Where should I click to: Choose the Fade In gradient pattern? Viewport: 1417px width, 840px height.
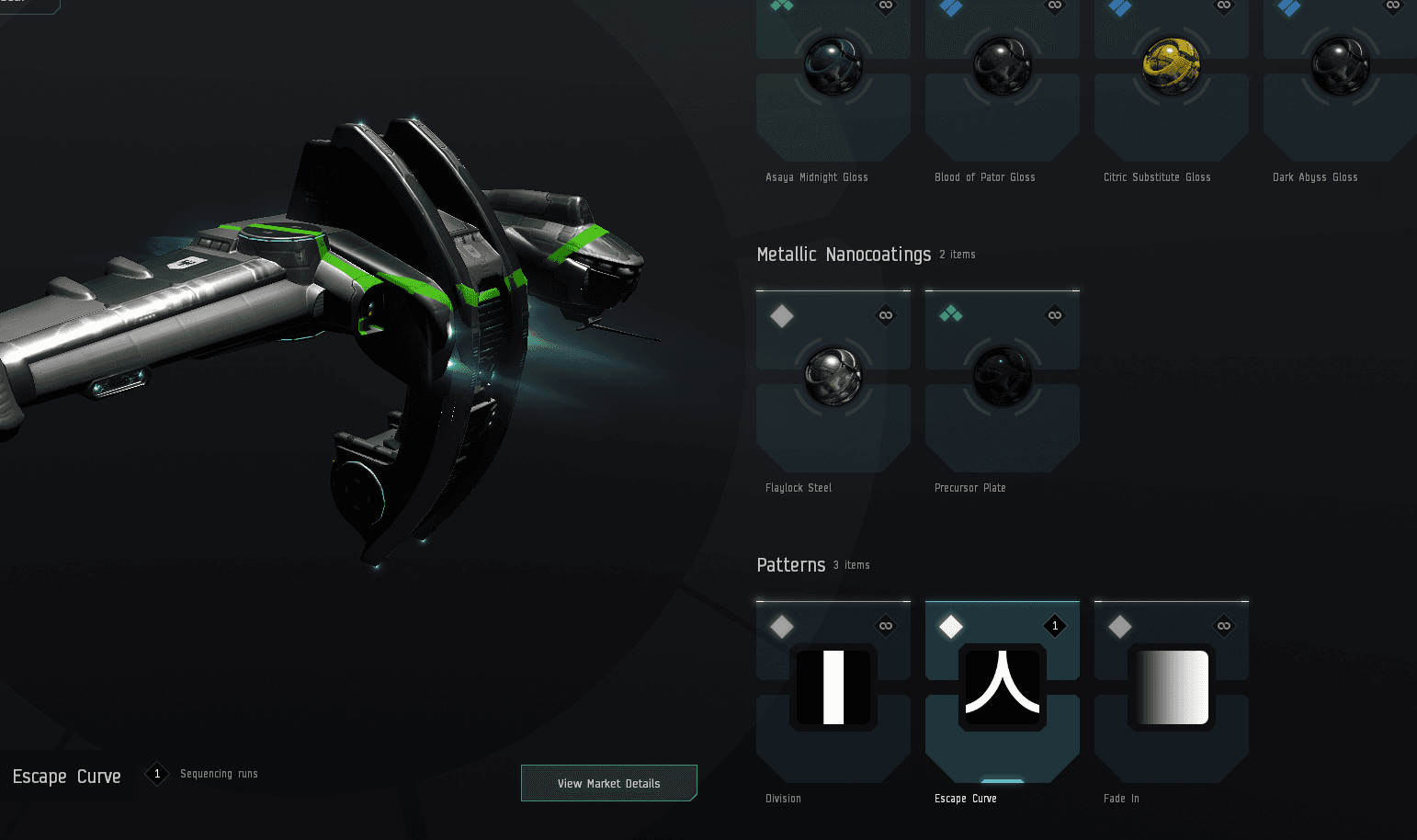click(1171, 687)
